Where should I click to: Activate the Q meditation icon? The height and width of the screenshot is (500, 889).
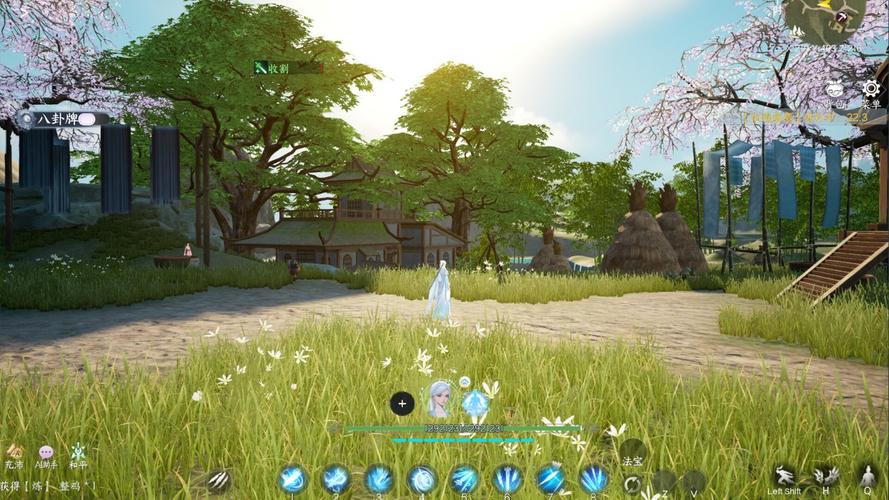tap(867, 476)
